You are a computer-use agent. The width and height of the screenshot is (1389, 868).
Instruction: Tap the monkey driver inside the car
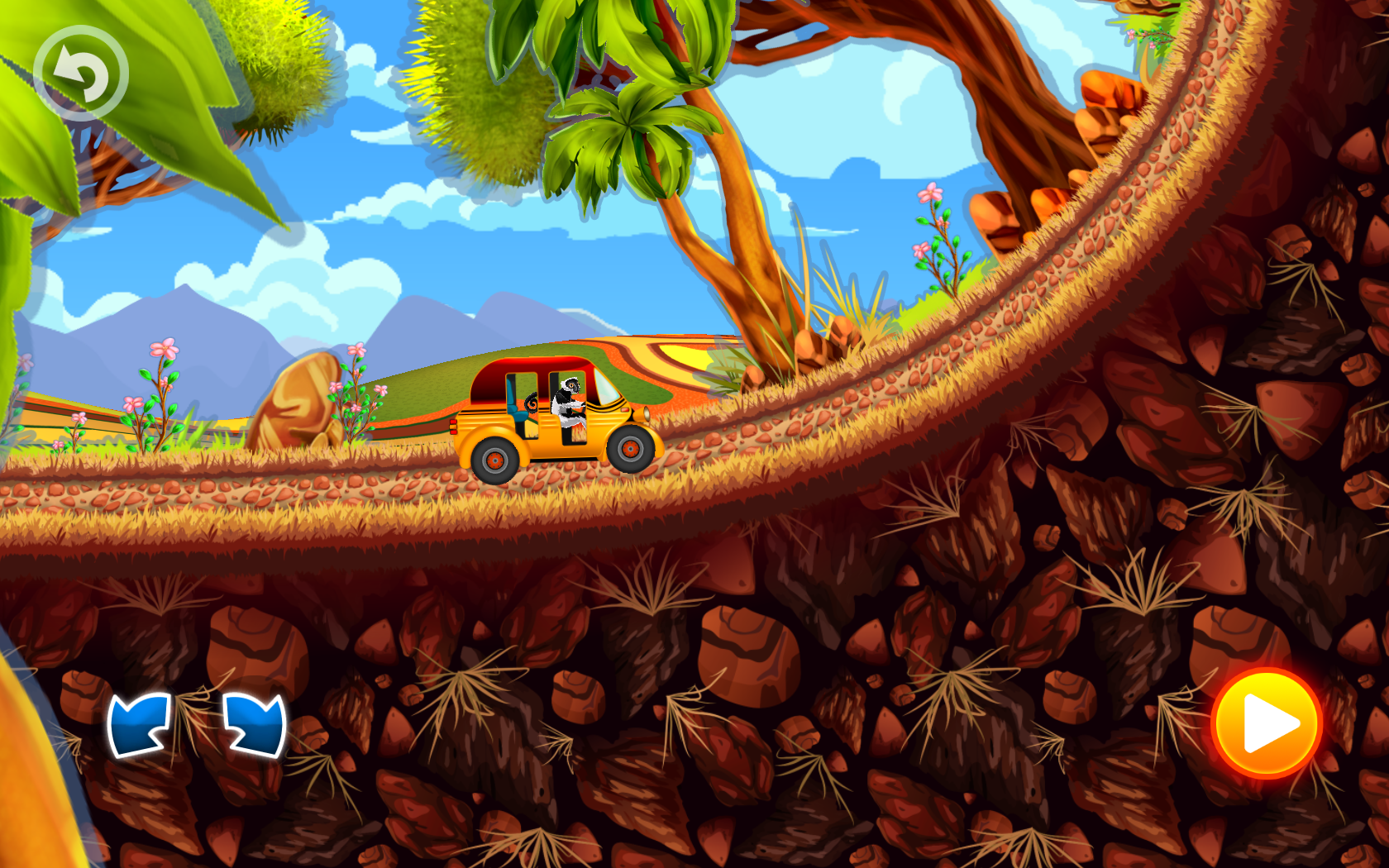coord(567,403)
